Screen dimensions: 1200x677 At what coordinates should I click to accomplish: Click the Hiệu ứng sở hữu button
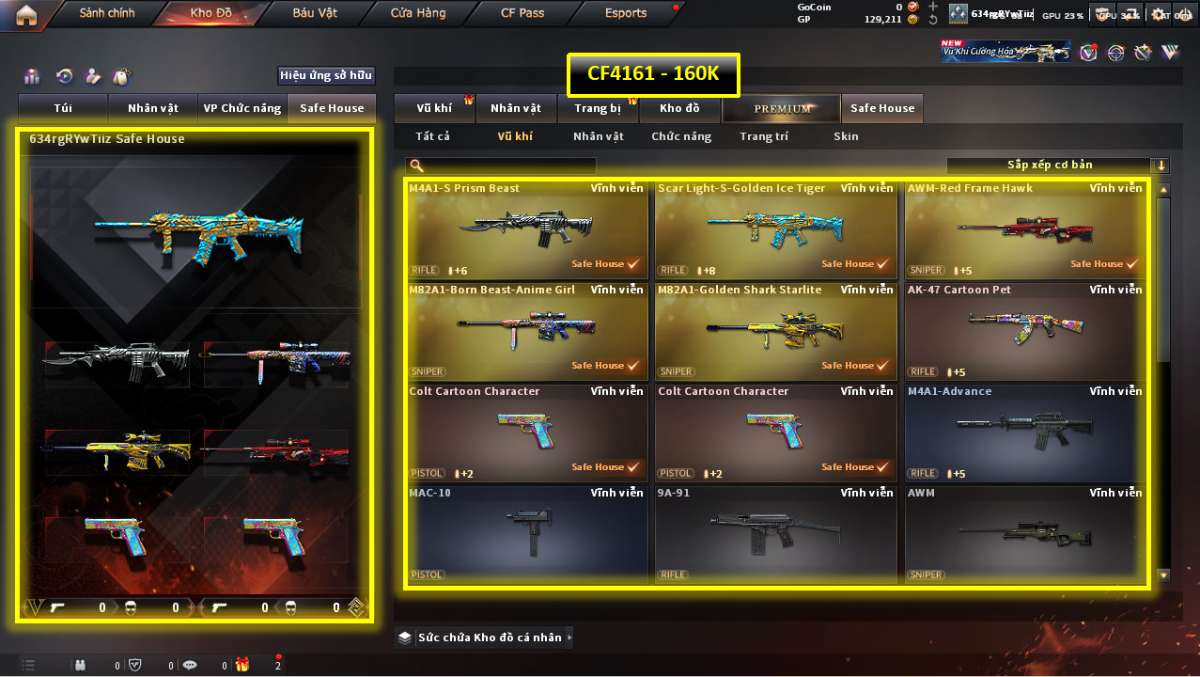click(326, 75)
